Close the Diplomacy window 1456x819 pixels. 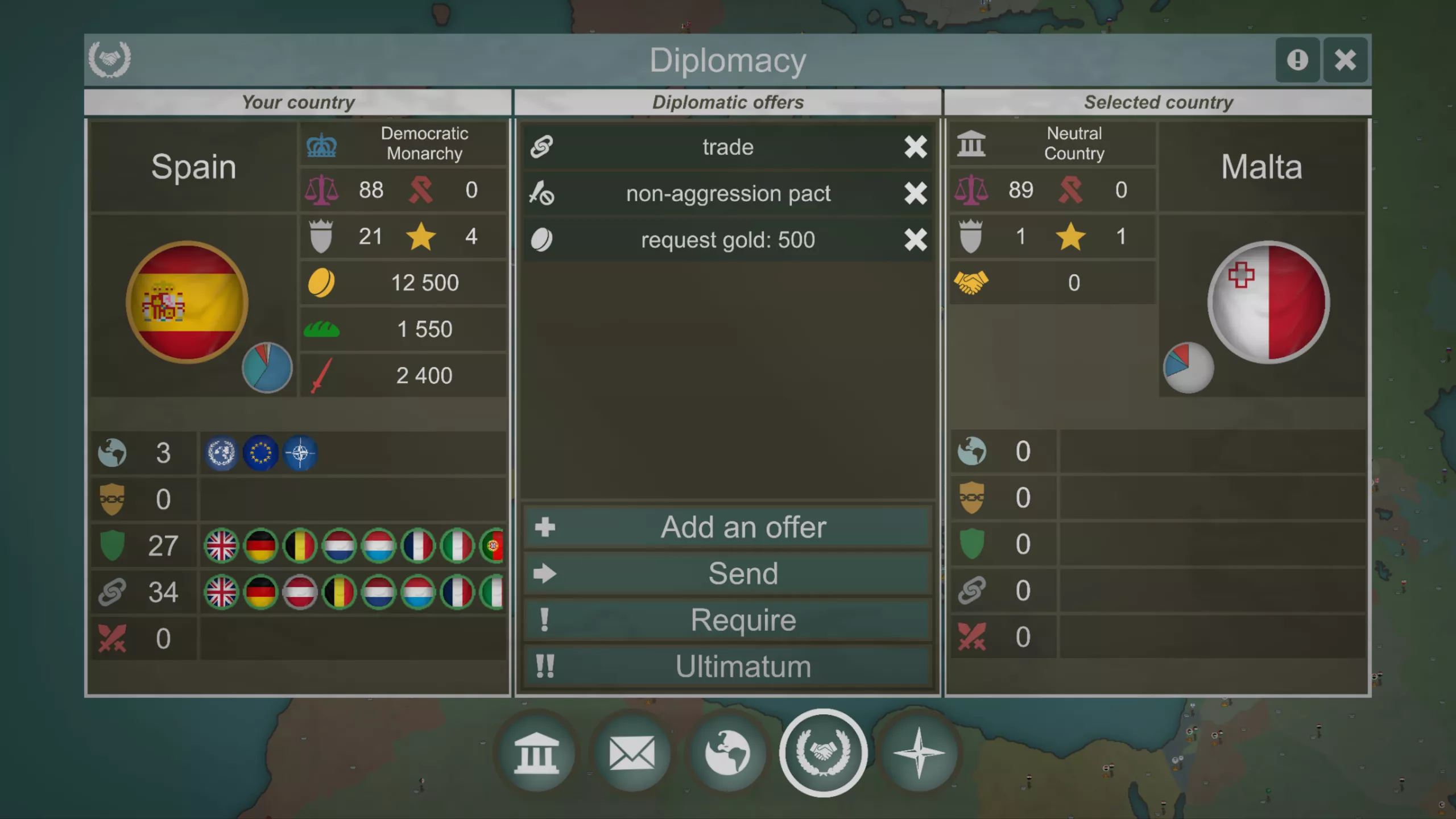1345,60
